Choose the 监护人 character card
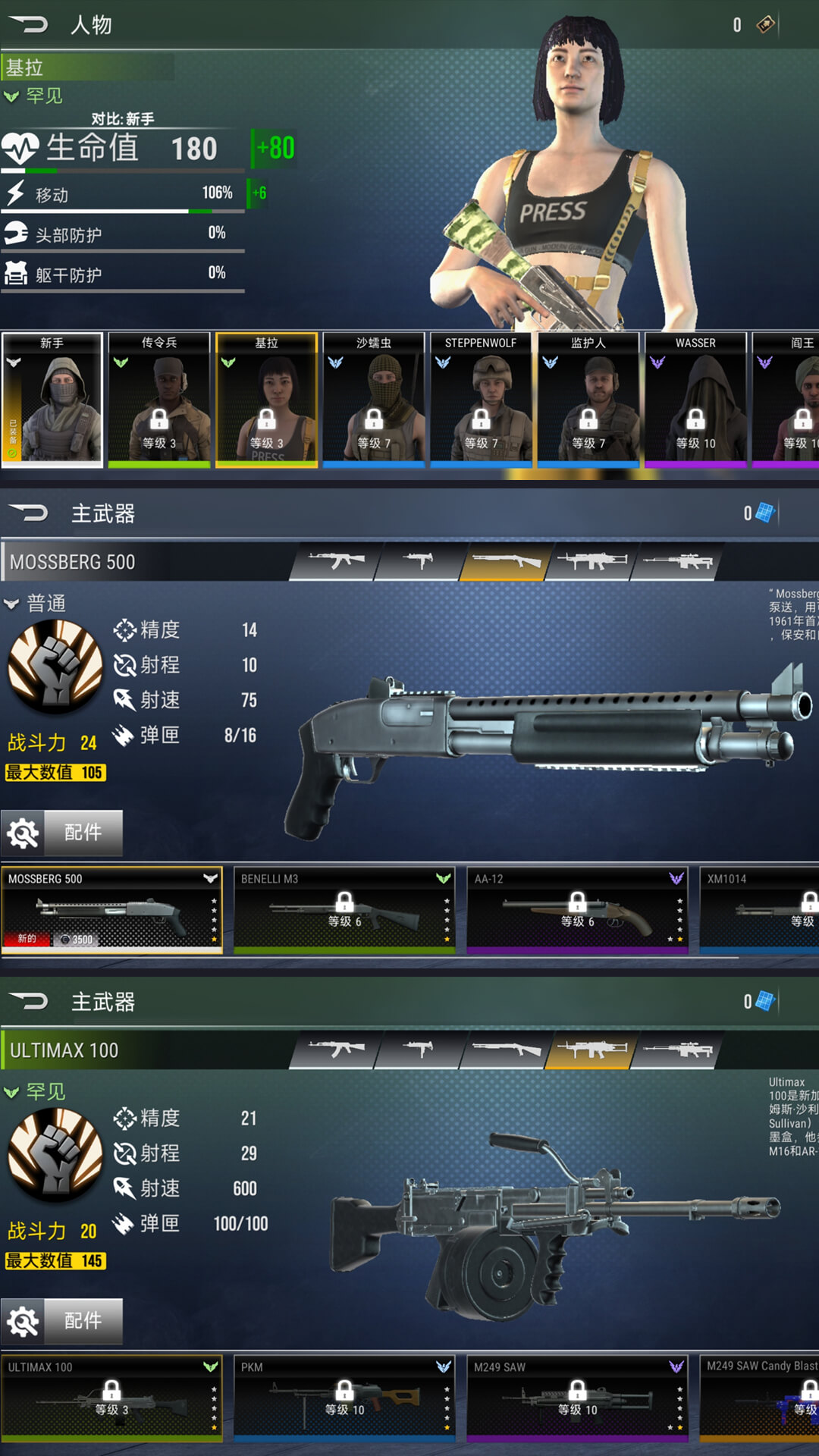 588,400
